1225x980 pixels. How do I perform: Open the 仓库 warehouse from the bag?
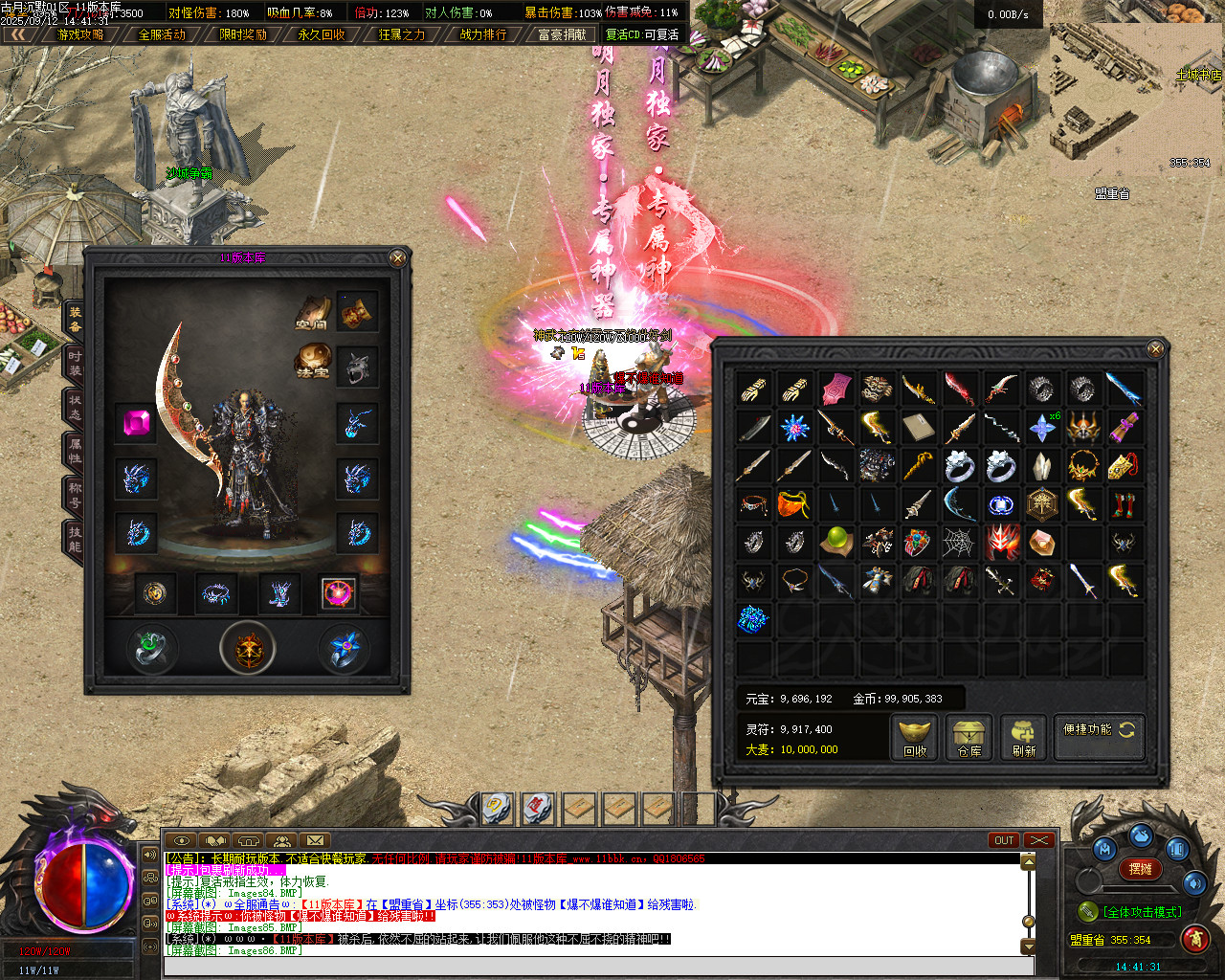tap(969, 738)
